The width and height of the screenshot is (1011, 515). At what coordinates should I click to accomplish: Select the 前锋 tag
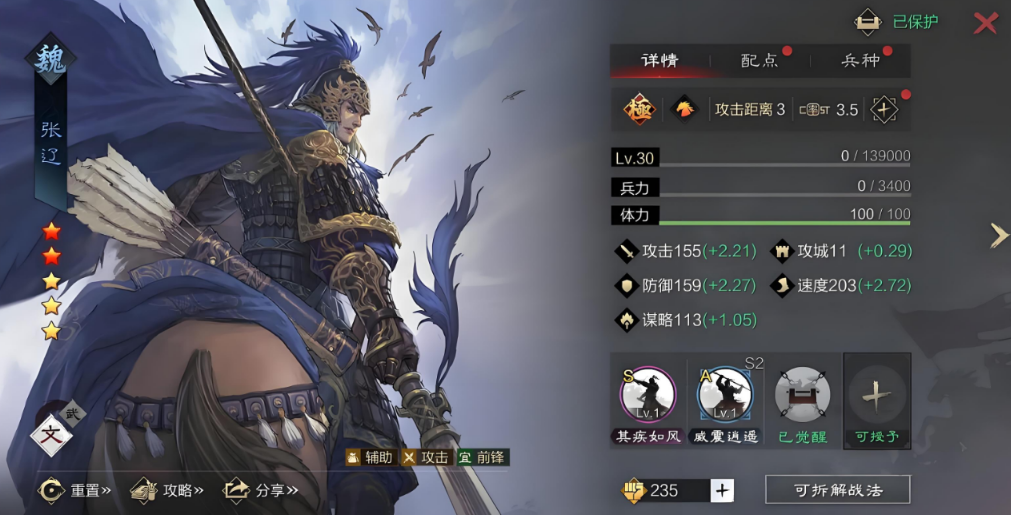(x=483, y=457)
